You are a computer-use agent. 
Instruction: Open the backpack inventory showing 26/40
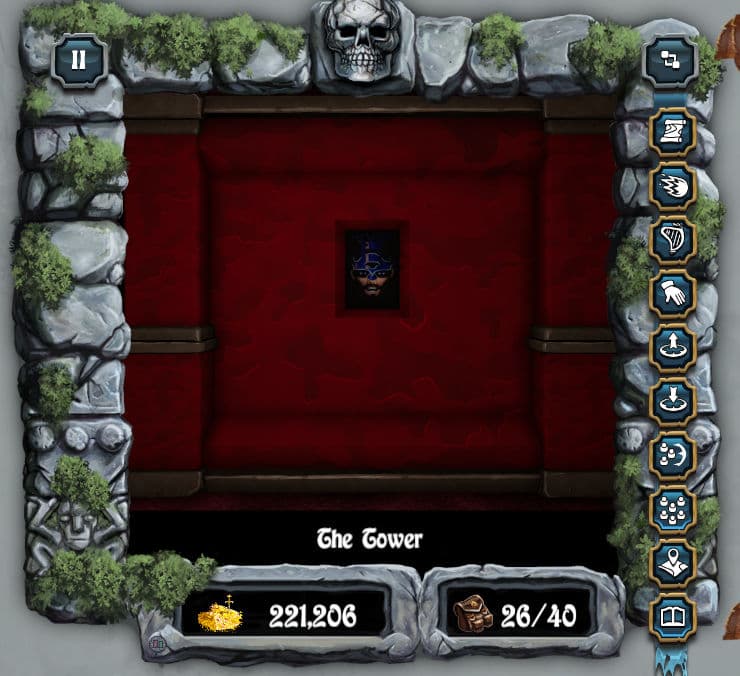(520, 614)
